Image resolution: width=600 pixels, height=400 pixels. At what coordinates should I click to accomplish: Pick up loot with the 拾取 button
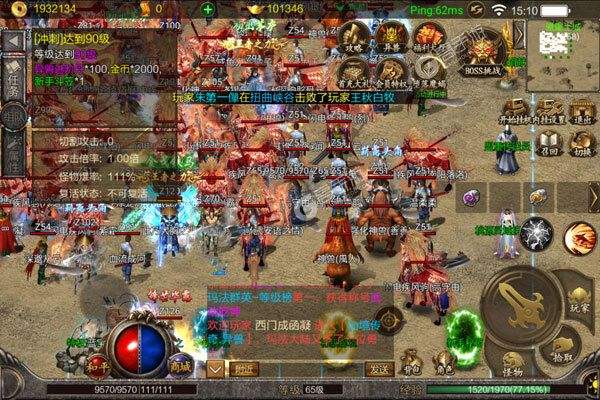click(x=563, y=349)
